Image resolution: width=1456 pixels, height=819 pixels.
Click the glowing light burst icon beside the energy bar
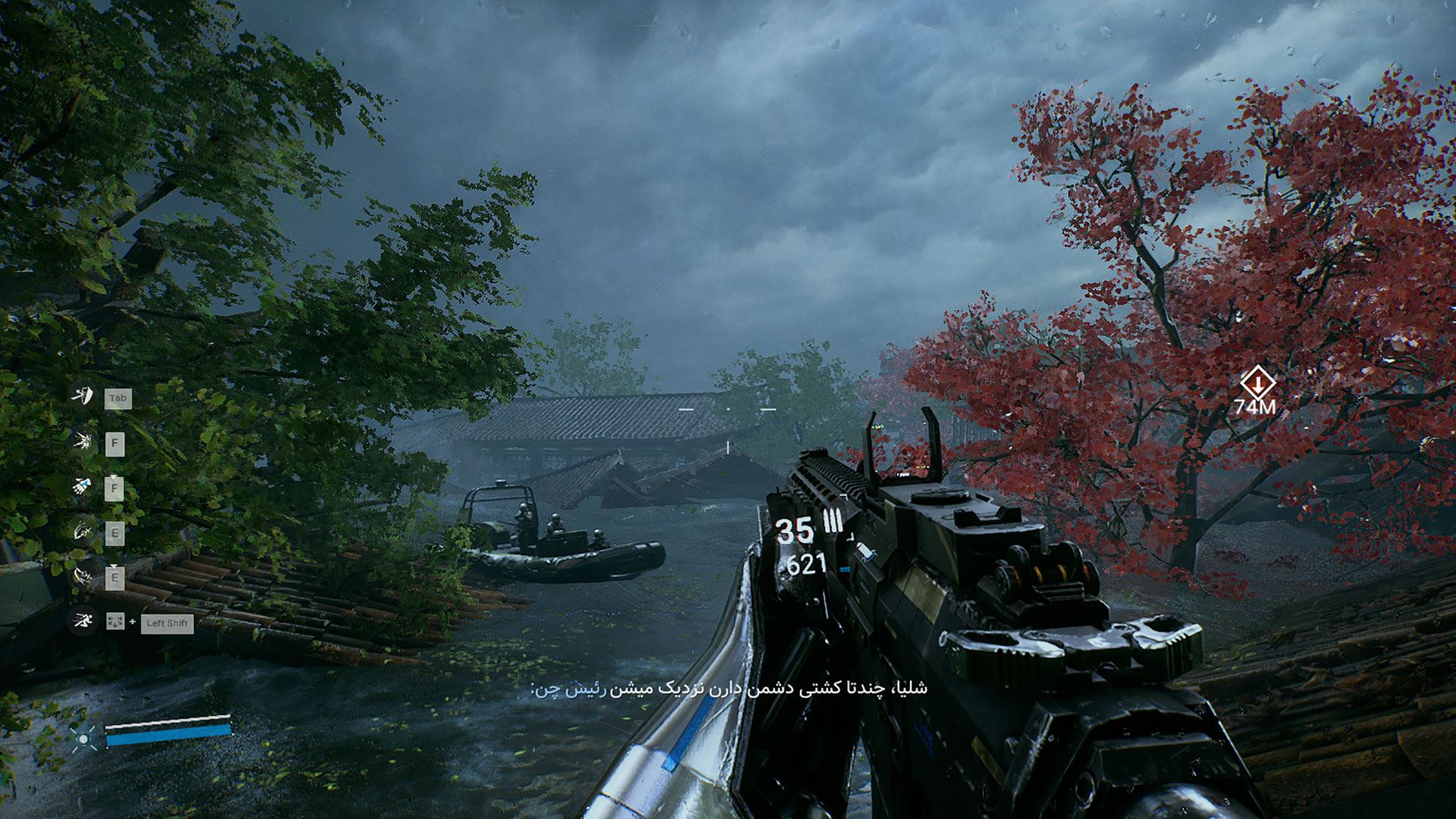click(x=83, y=736)
